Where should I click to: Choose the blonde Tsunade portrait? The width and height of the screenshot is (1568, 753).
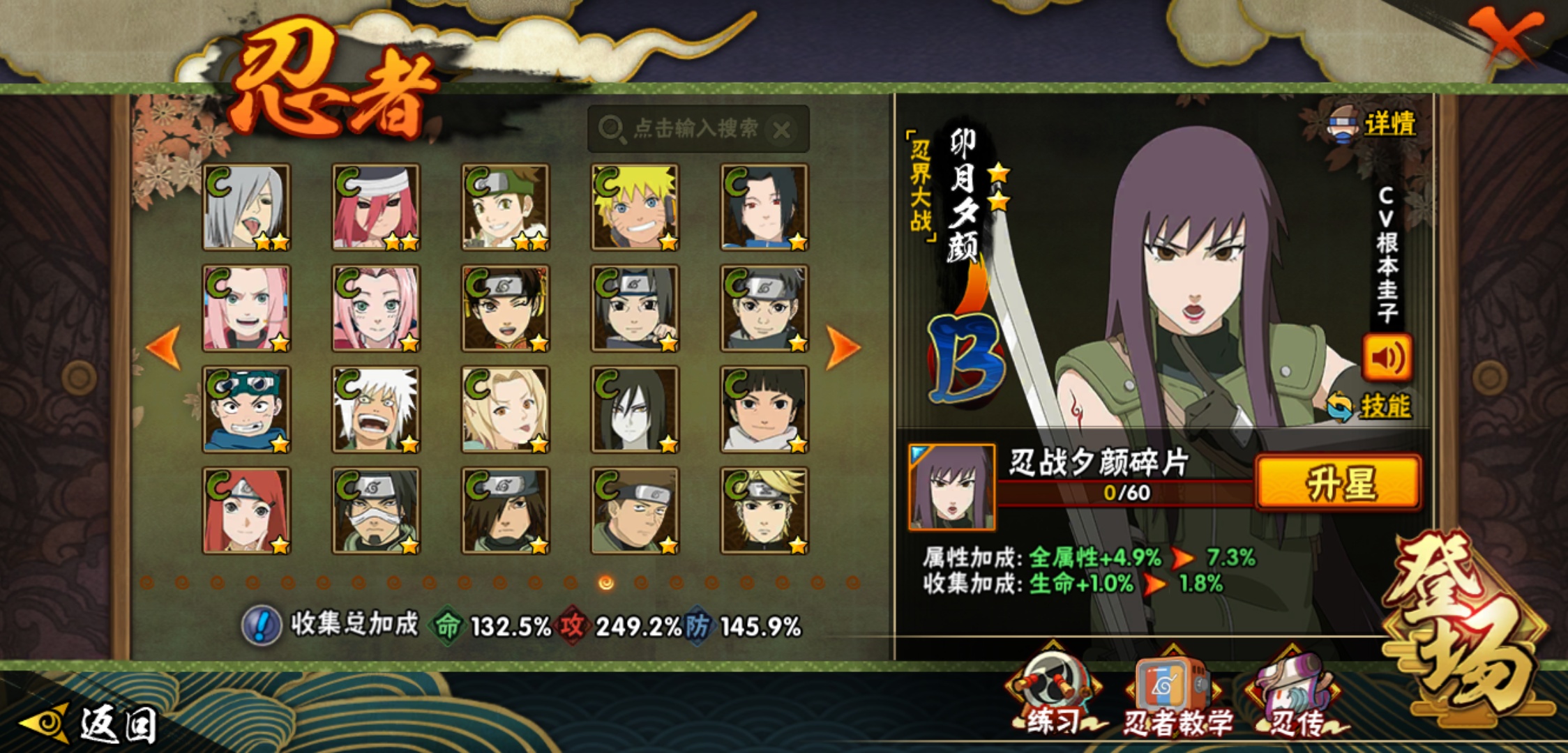pos(505,409)
